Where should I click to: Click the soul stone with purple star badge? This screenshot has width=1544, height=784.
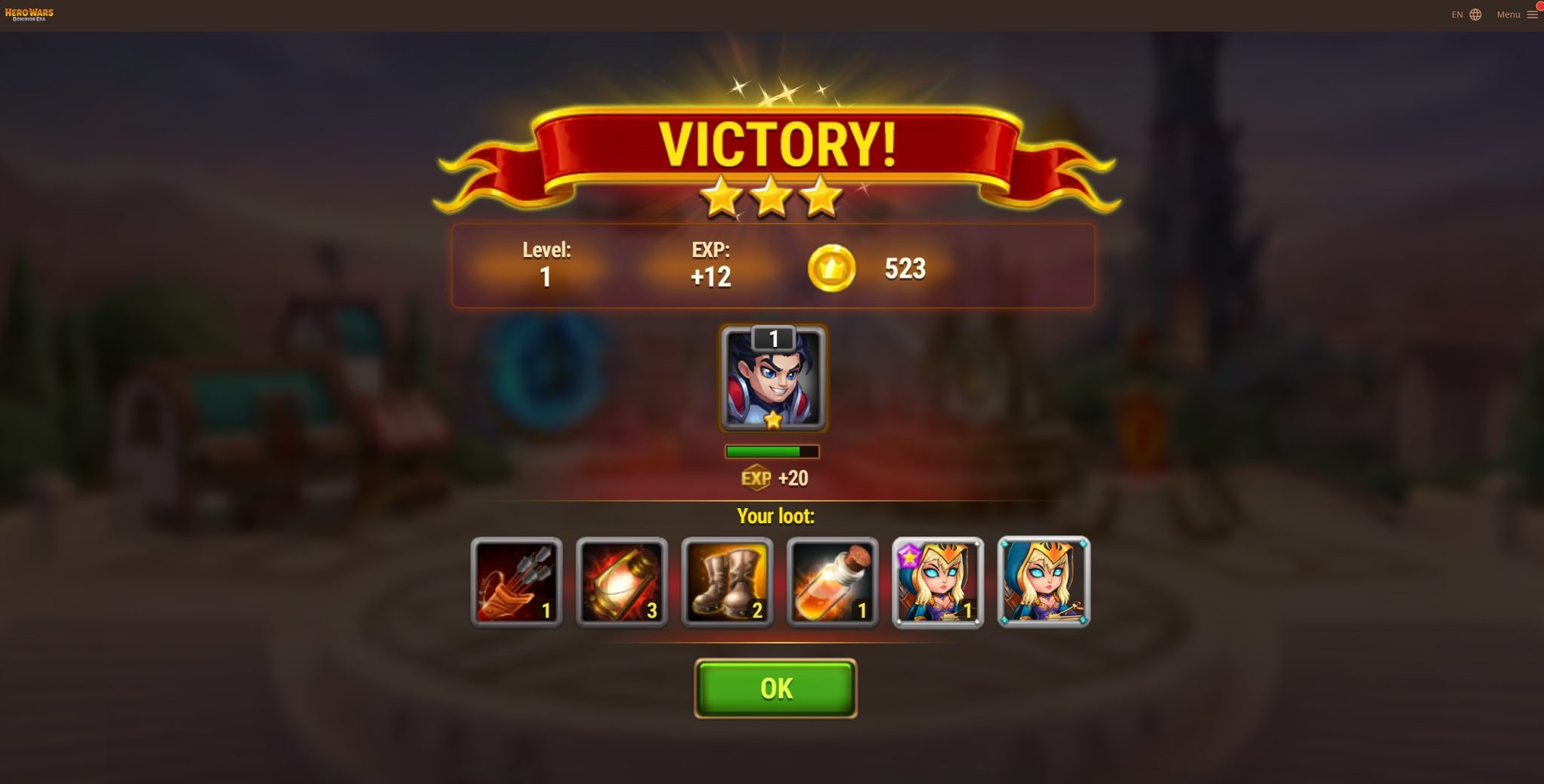click(938, 579)
